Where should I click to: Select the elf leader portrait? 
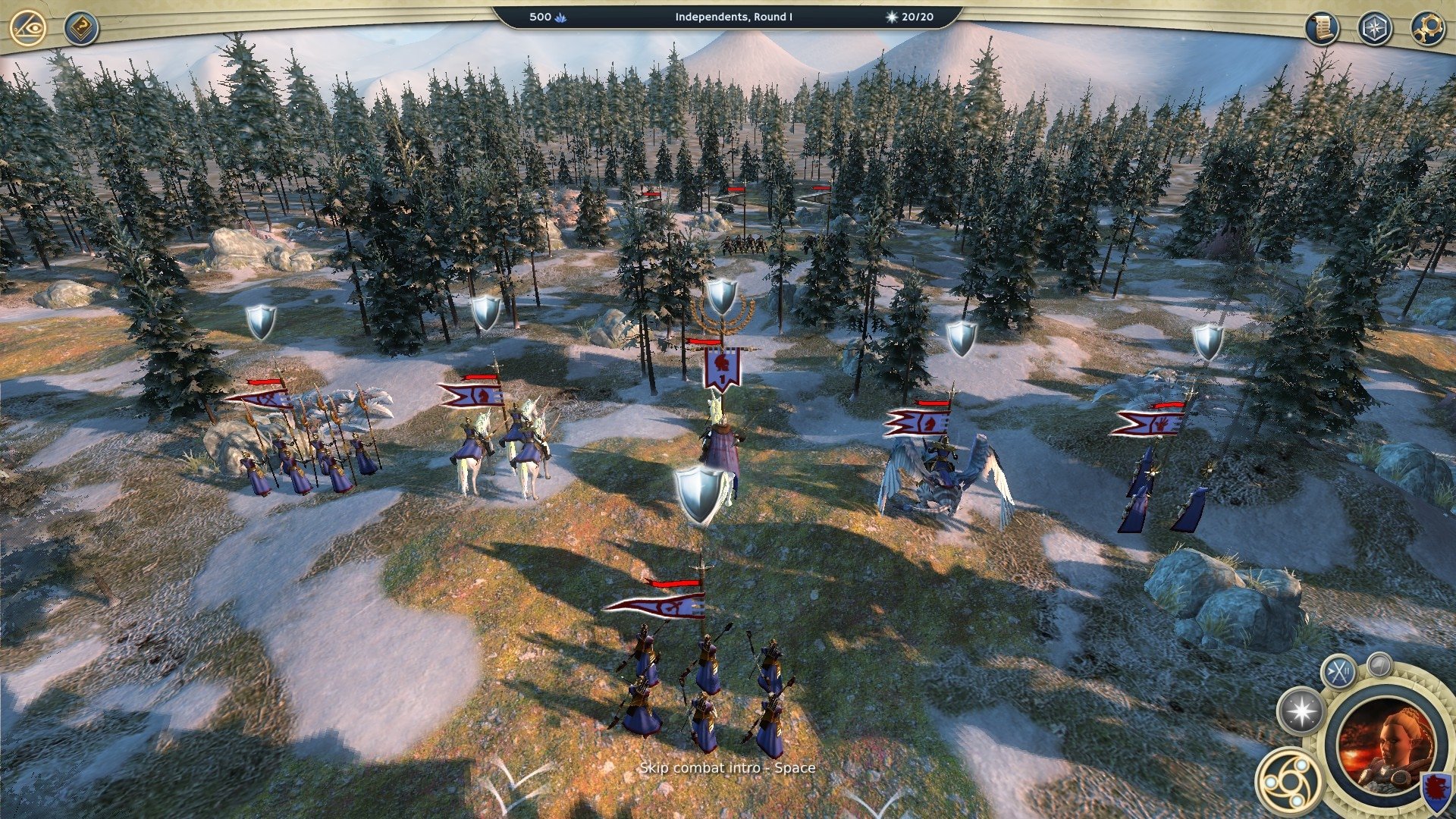pos(1386,743)
